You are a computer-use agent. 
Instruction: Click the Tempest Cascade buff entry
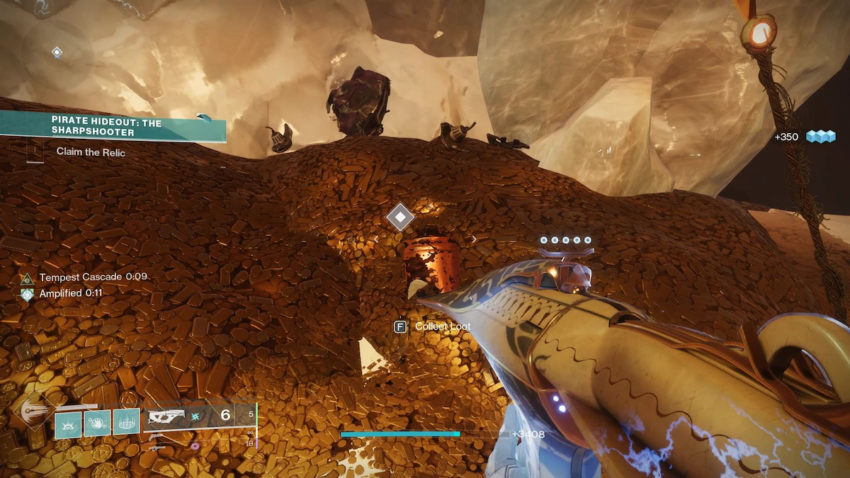[x=85, y=277]
